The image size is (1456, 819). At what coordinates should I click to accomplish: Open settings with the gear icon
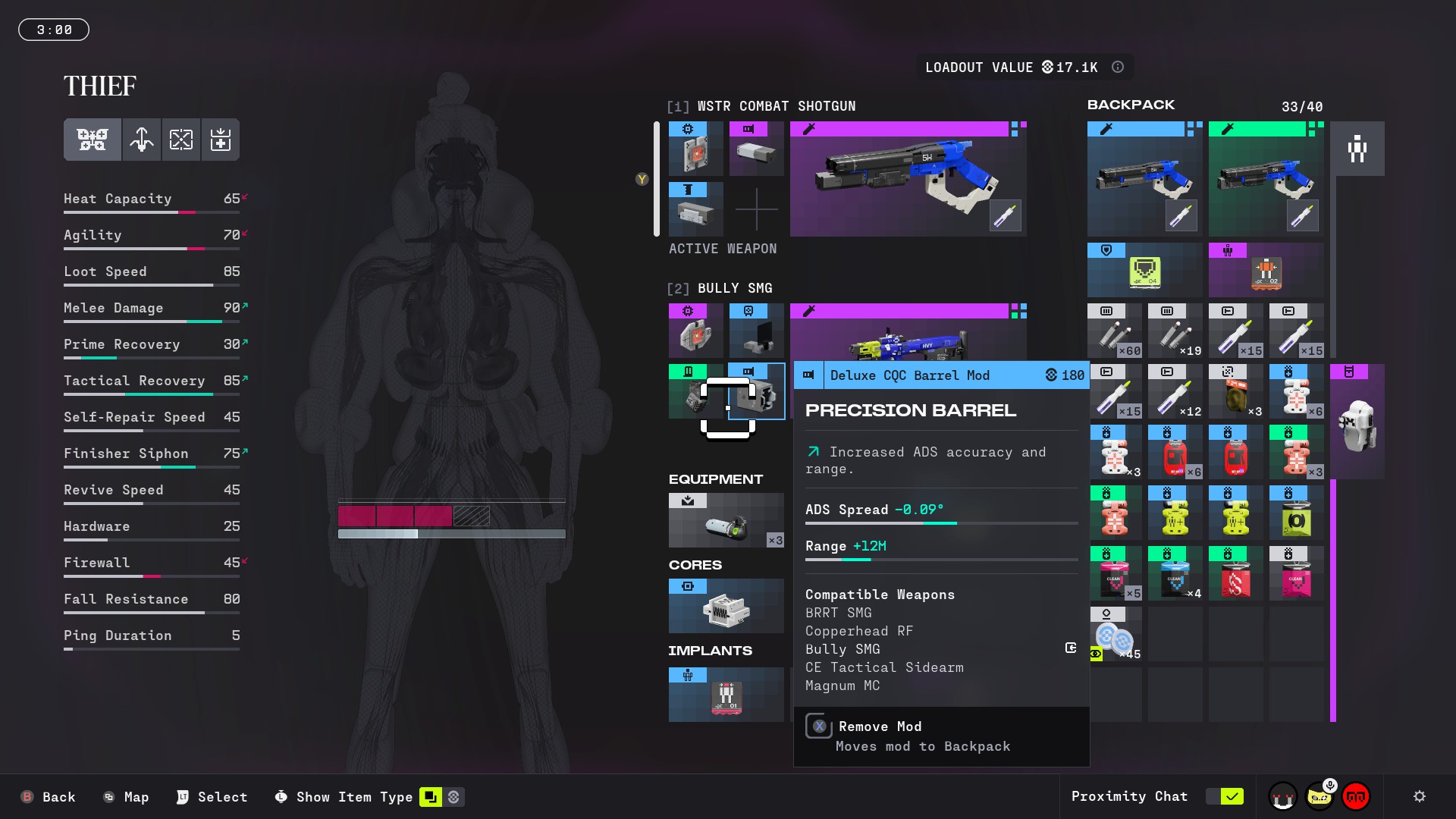(1420, 796)
